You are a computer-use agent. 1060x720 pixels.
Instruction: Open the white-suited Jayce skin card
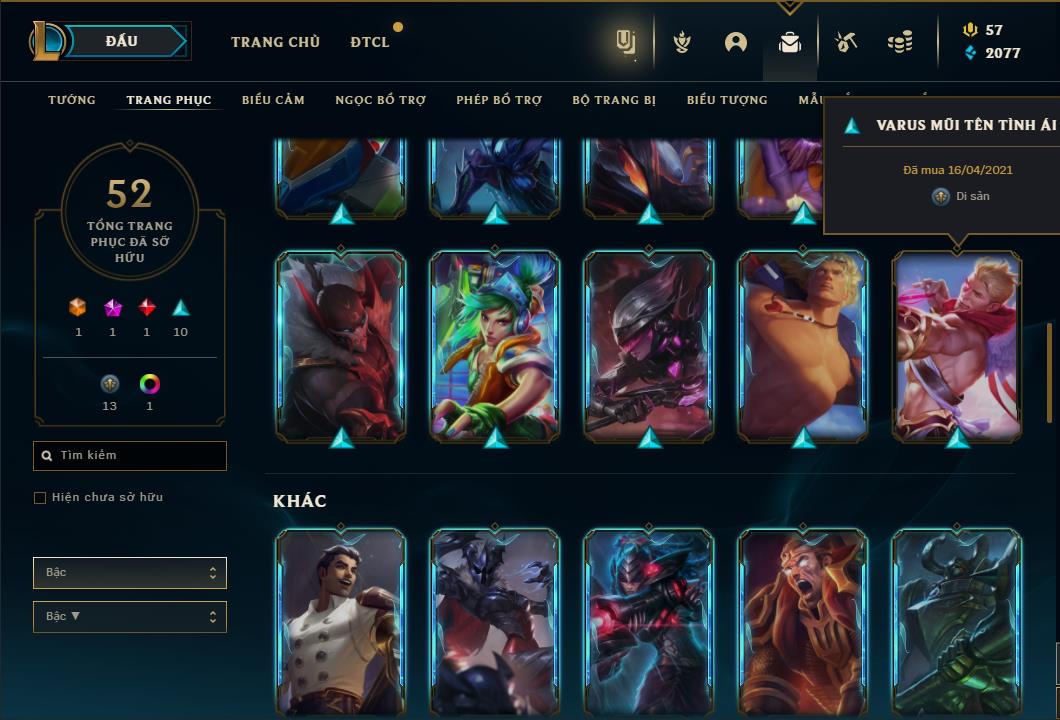tap(341, 620)
